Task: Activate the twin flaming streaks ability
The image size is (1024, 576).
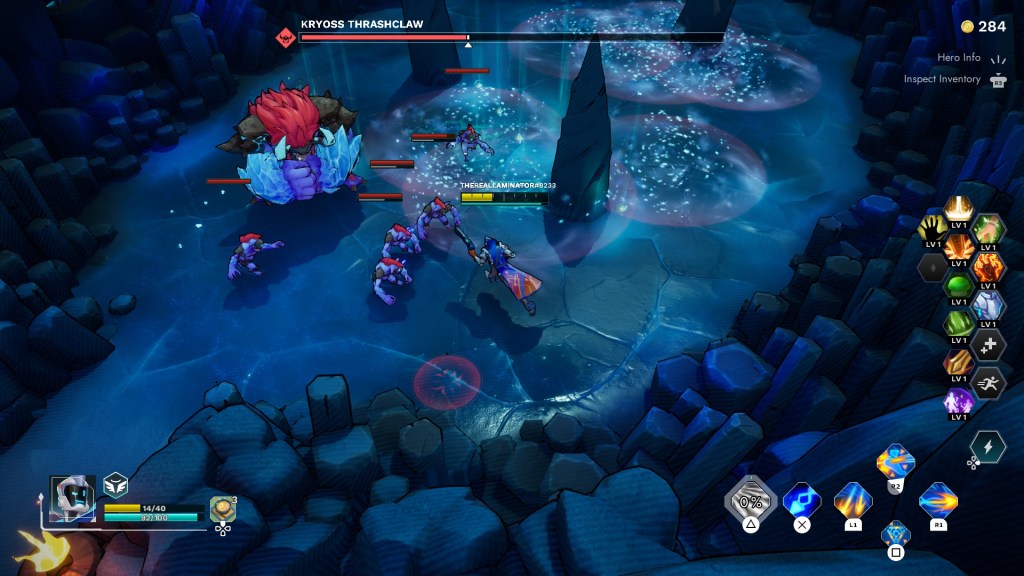Action: [x=853, y=499]
